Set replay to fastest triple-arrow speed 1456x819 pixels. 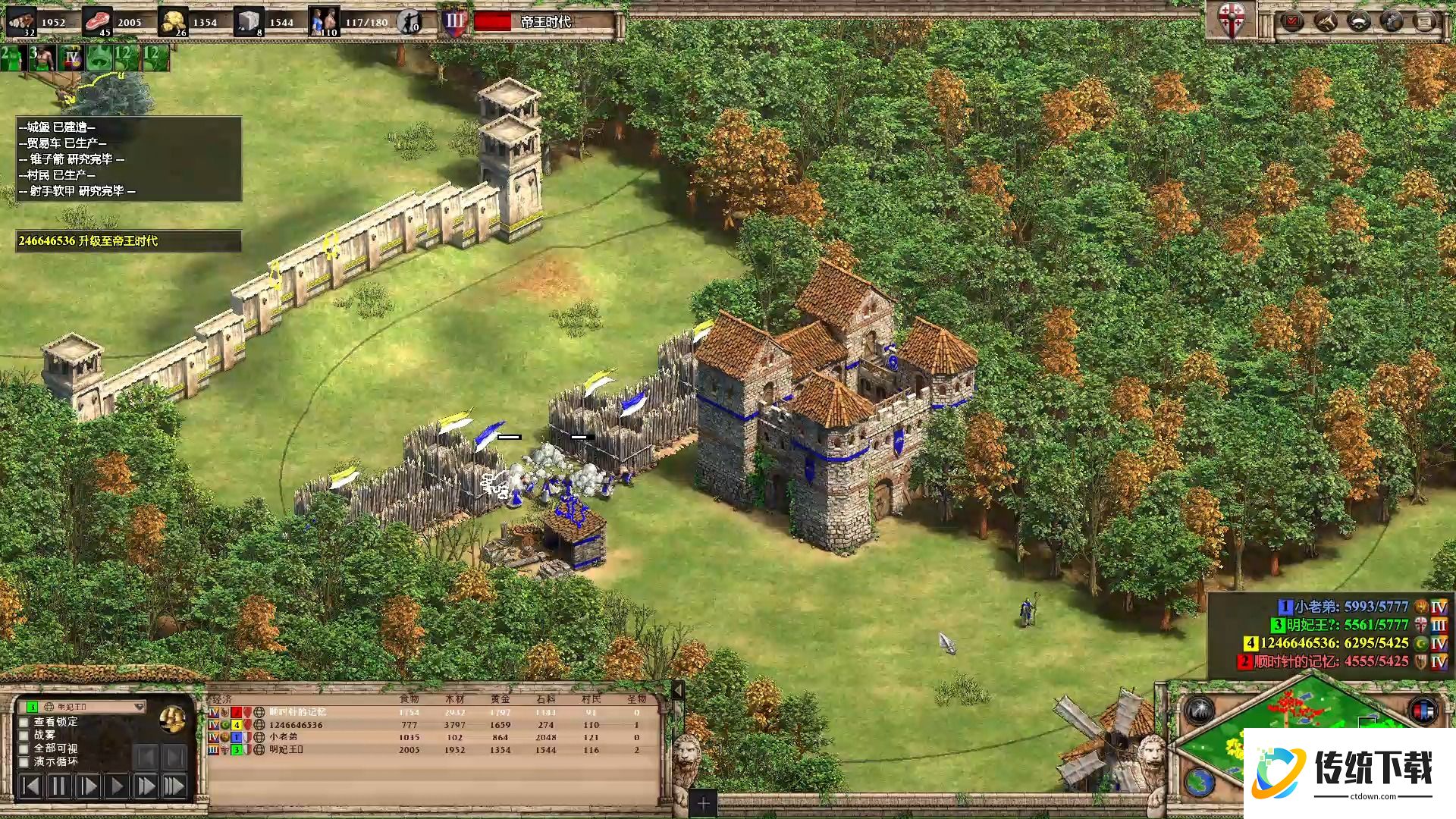[x=174, y=786]
